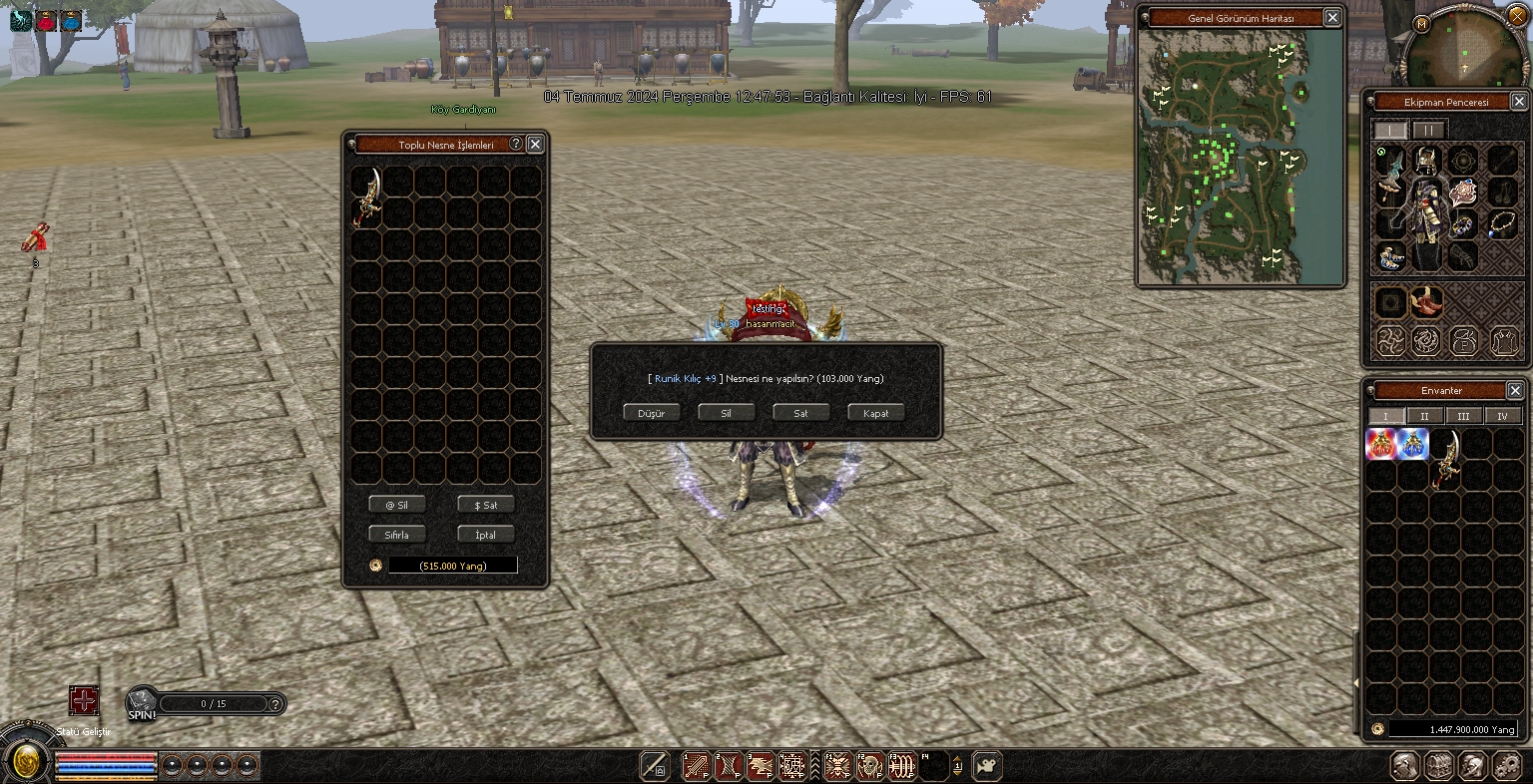Click the SPIN! button
This screenshot has height=784, width=1533.
click(x=141, y=704)
